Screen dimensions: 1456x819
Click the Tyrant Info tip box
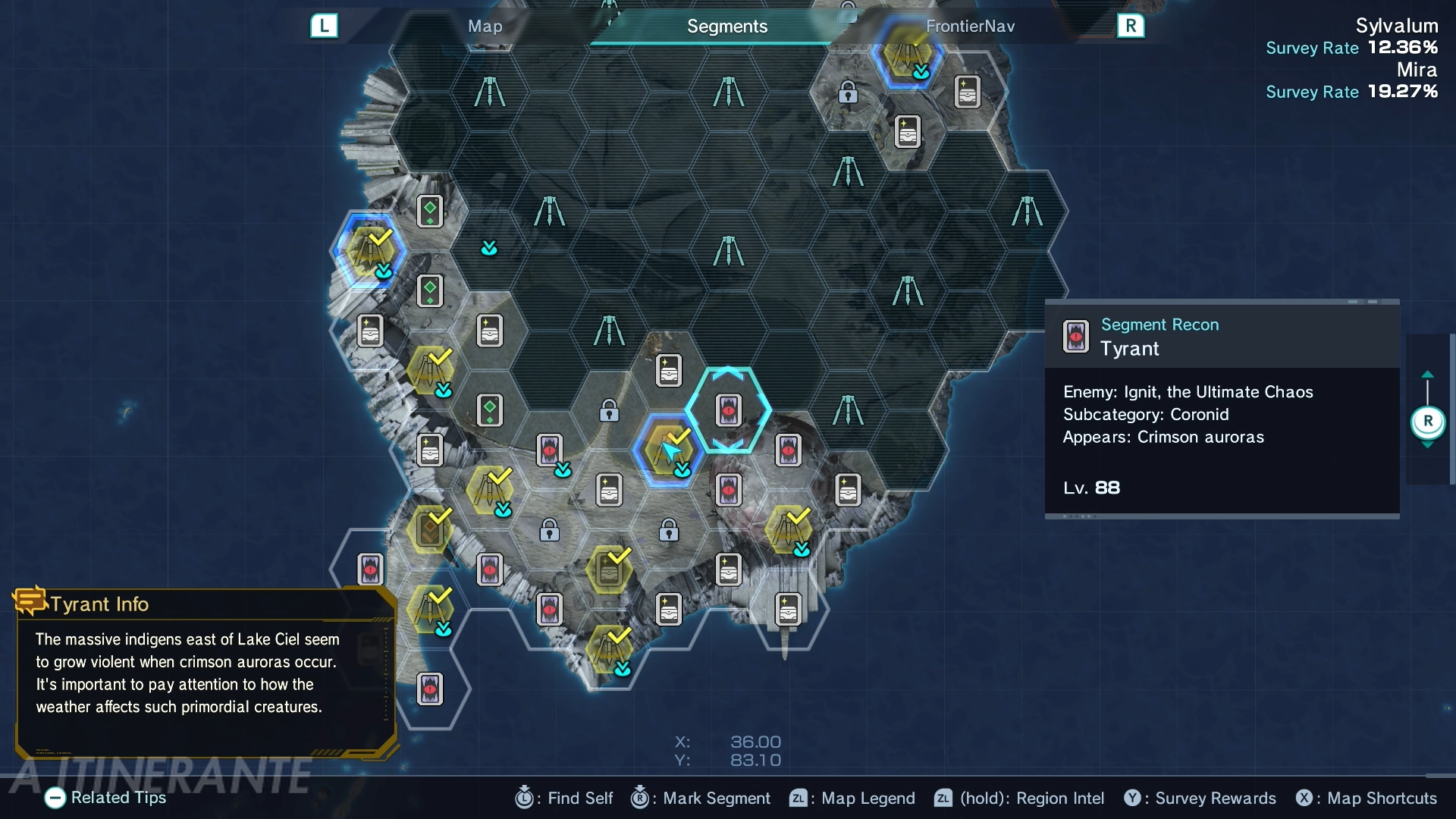pyautogui.click(x=205, y=673)
